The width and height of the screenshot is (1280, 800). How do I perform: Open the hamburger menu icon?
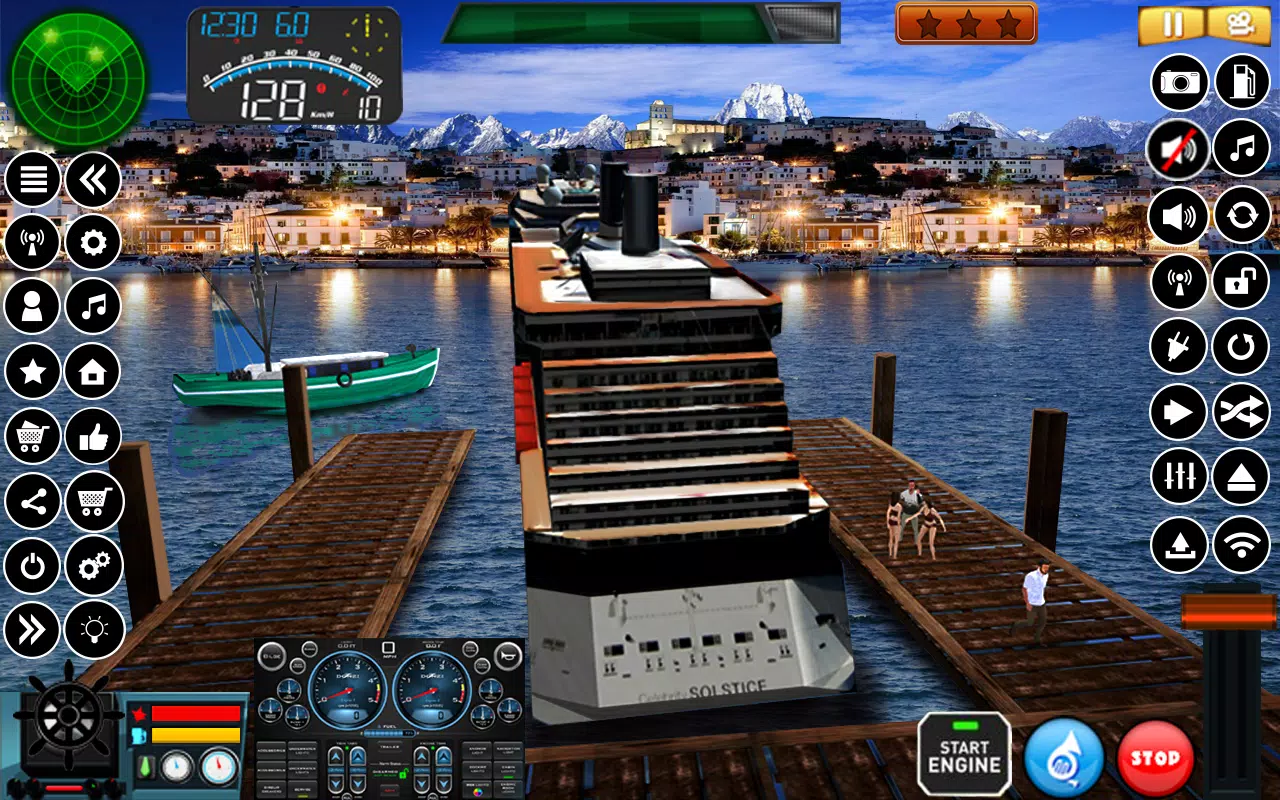click(32, 178)
